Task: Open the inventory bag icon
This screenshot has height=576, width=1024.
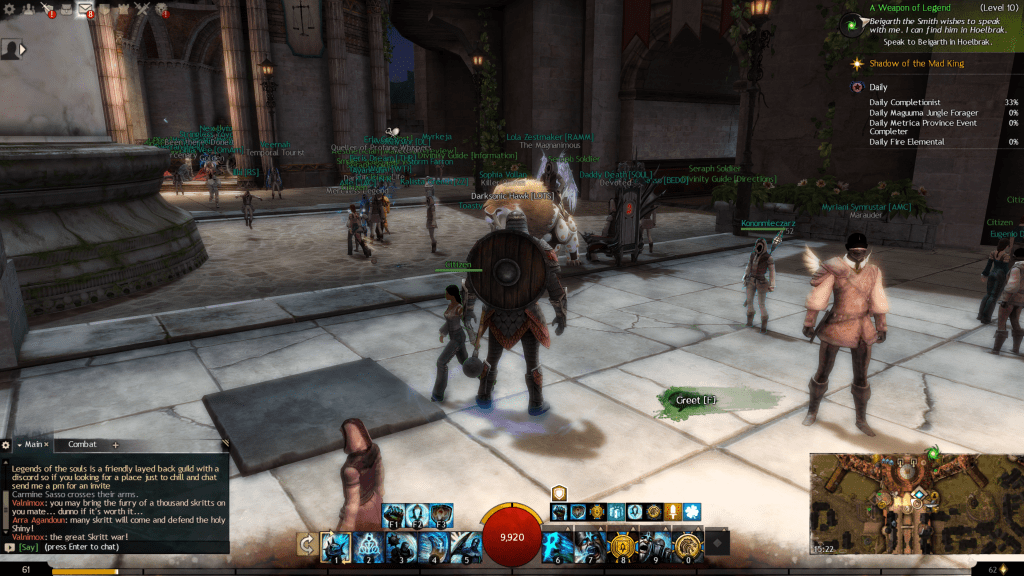Action: (65, 10)
